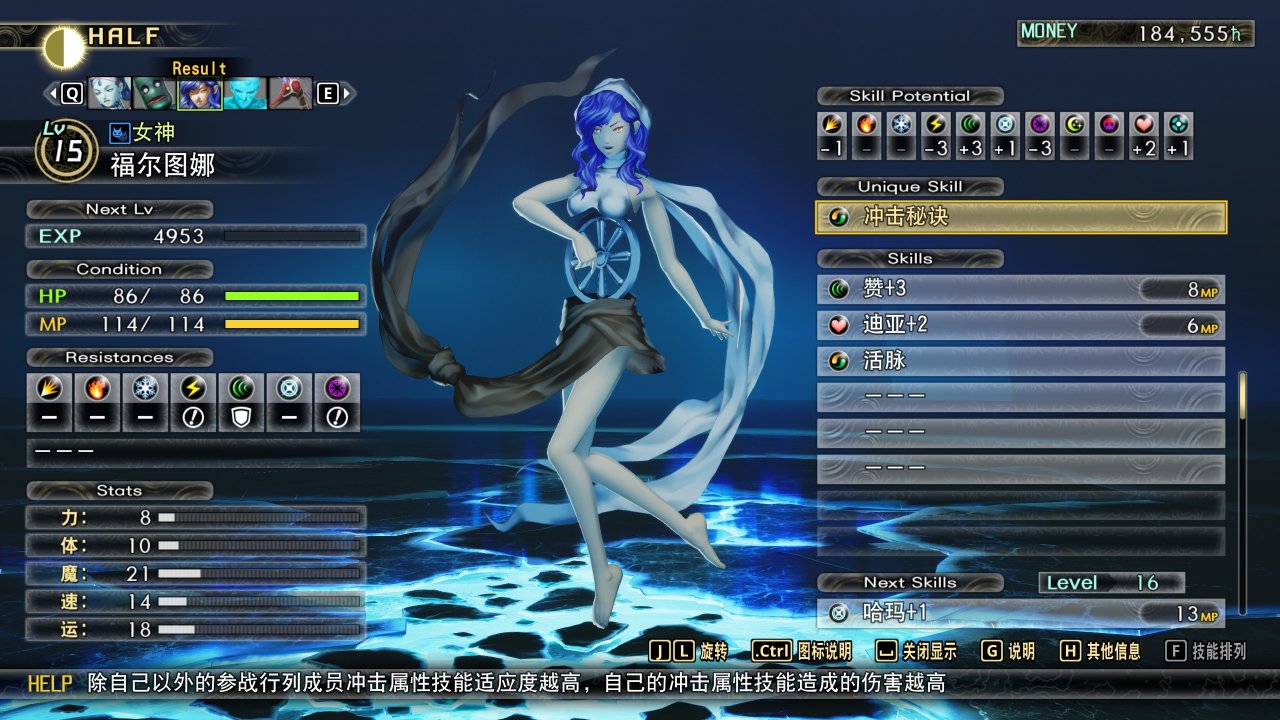This screenshot has width=1280, height=720.
Task: Select the unique skill 冲击秘诀
Action: [1021, 217]
